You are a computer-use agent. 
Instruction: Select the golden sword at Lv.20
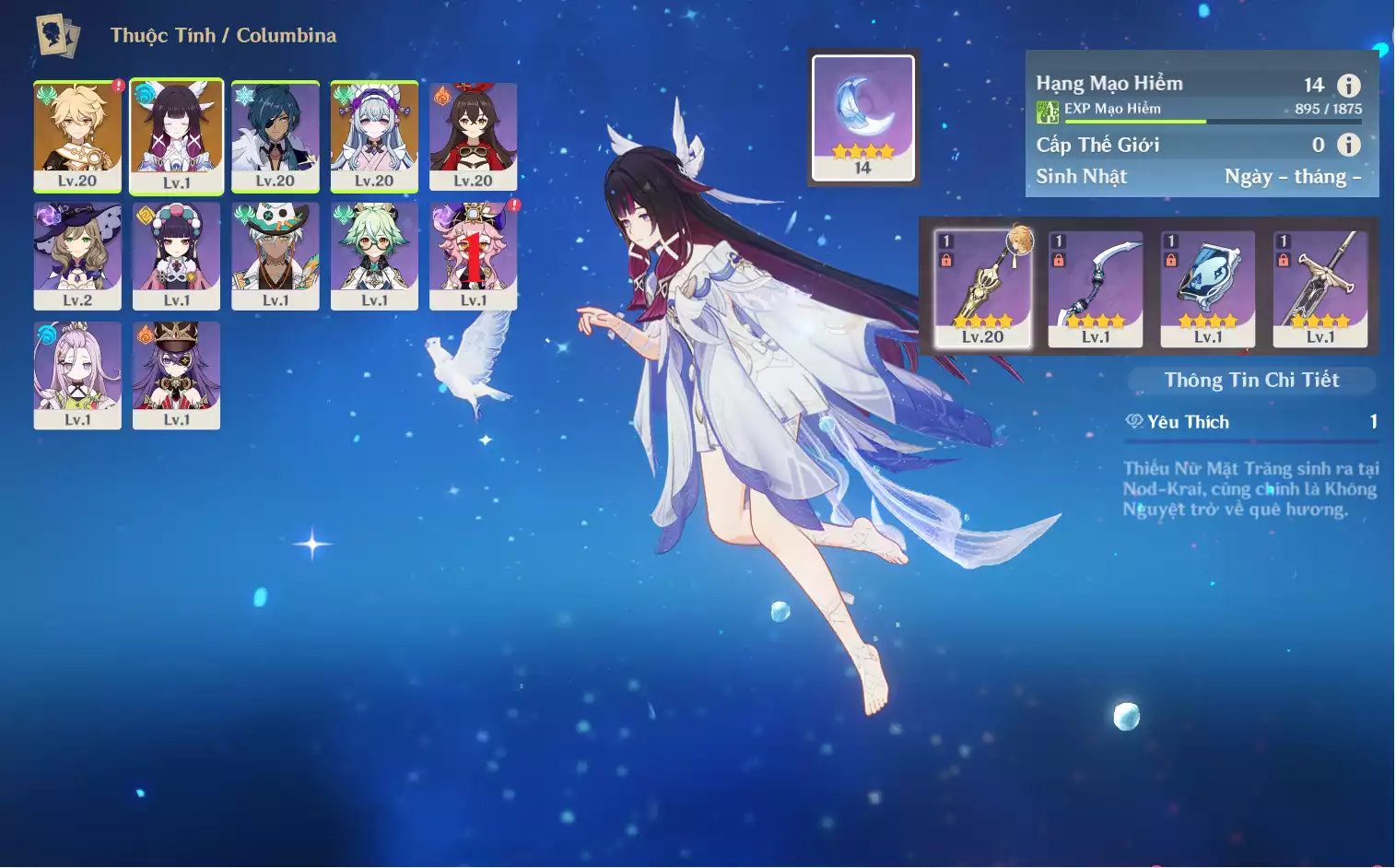click(982, 287)
